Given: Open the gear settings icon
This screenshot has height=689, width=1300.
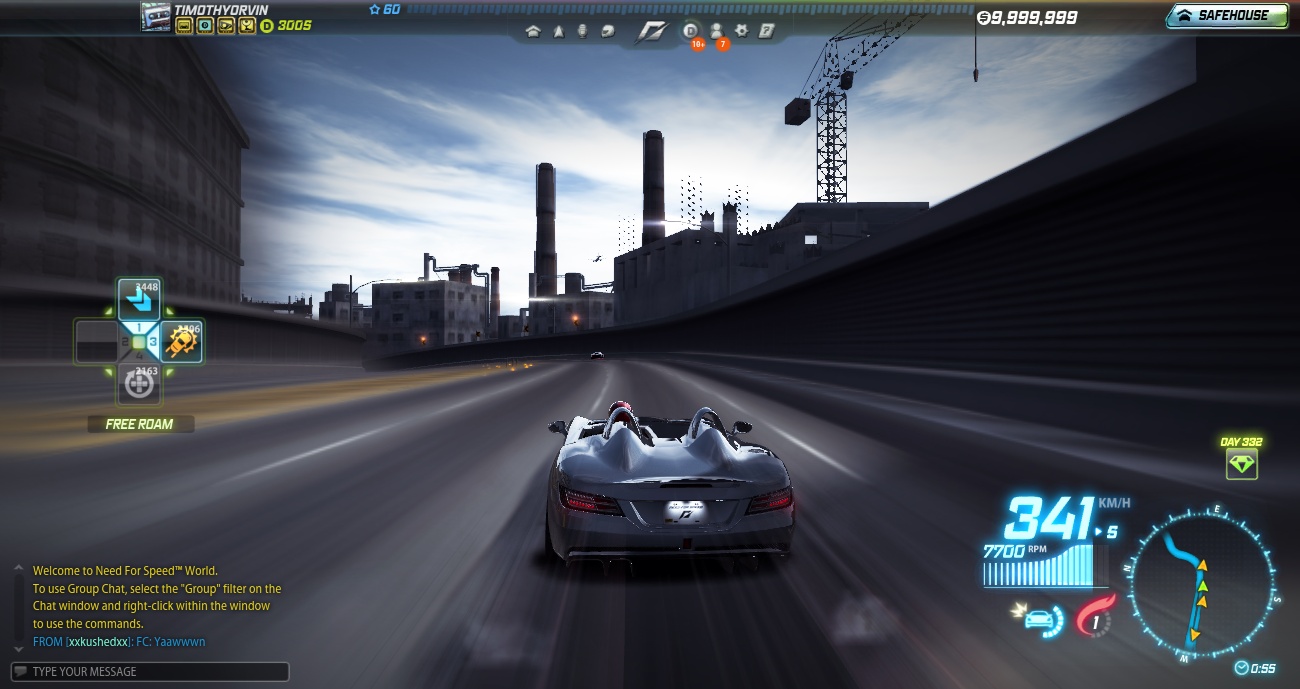Looking at the screenshot, I should click(x=742, y=32).
